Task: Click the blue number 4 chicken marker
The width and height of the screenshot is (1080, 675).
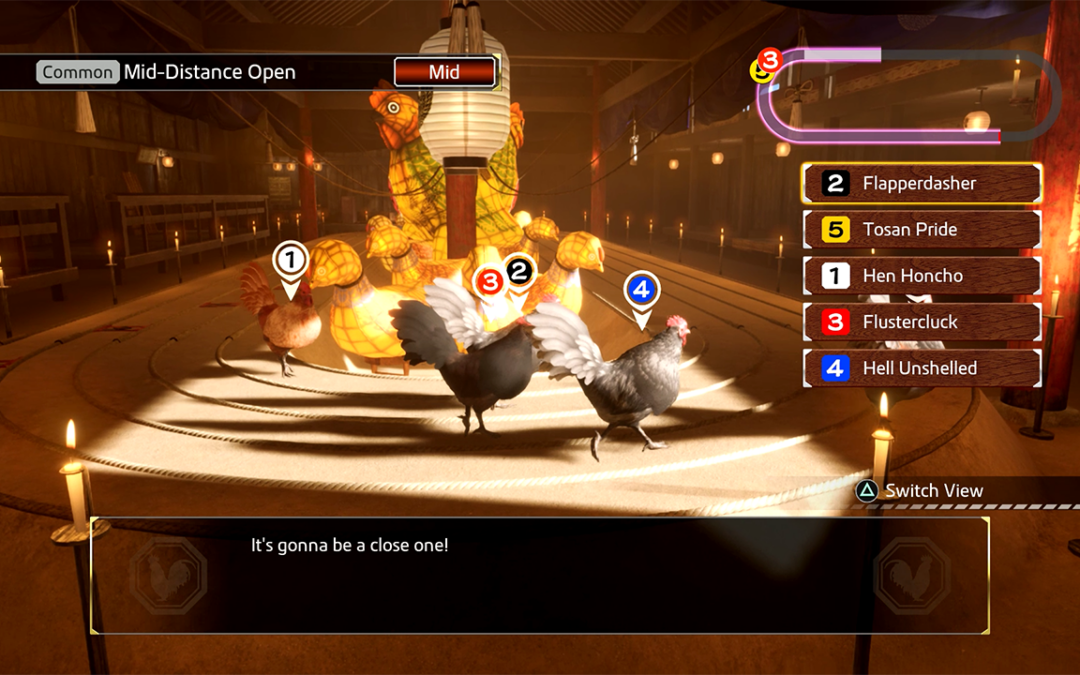Action: click(x=641, y=291)
